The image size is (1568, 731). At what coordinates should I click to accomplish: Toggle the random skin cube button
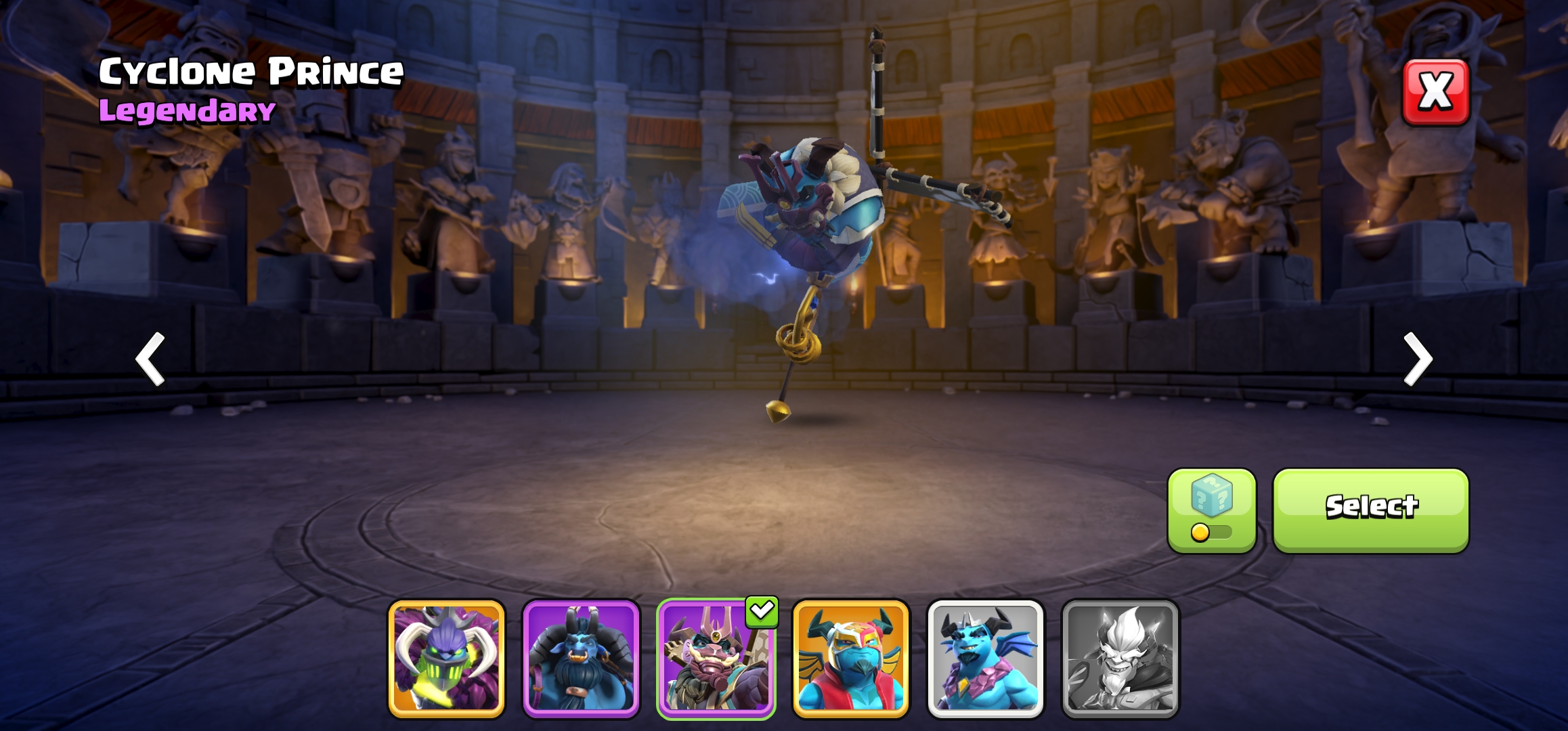coord(1211,510)
